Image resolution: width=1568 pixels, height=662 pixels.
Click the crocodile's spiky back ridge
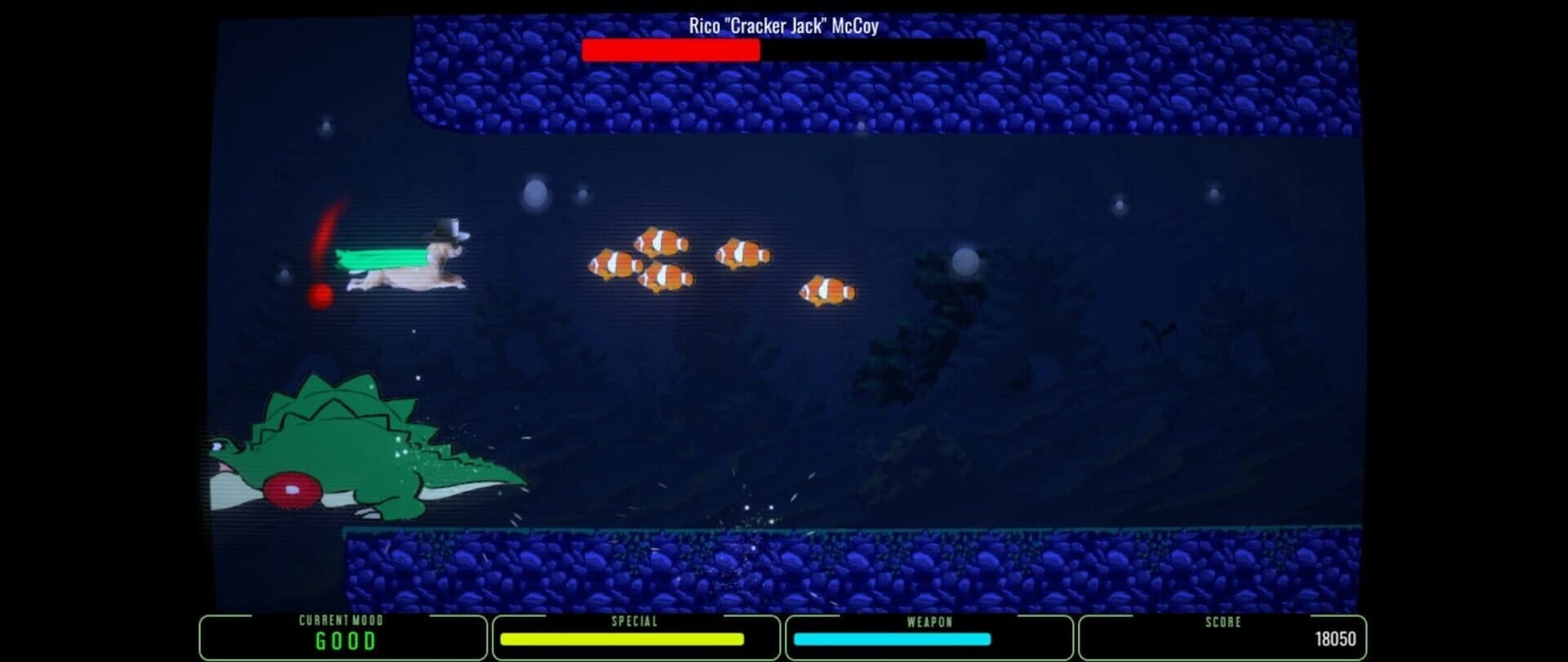327,400
